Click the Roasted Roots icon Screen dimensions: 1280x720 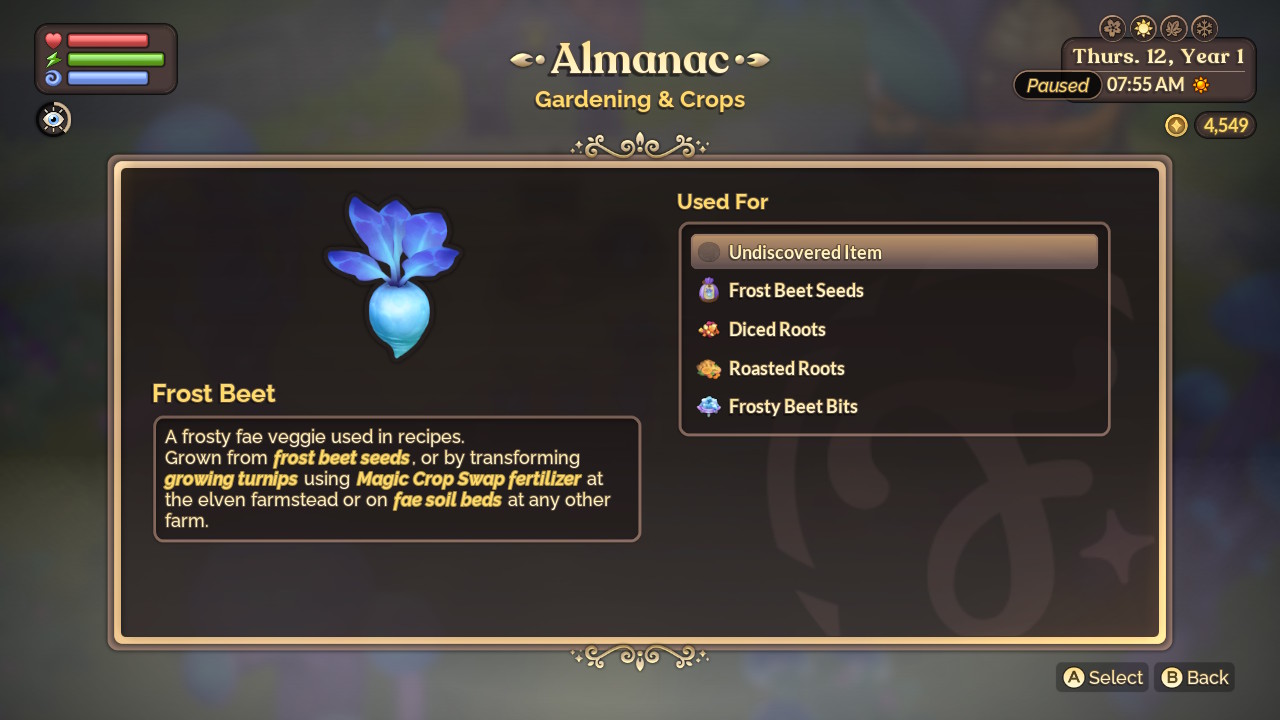coord(710,368)
